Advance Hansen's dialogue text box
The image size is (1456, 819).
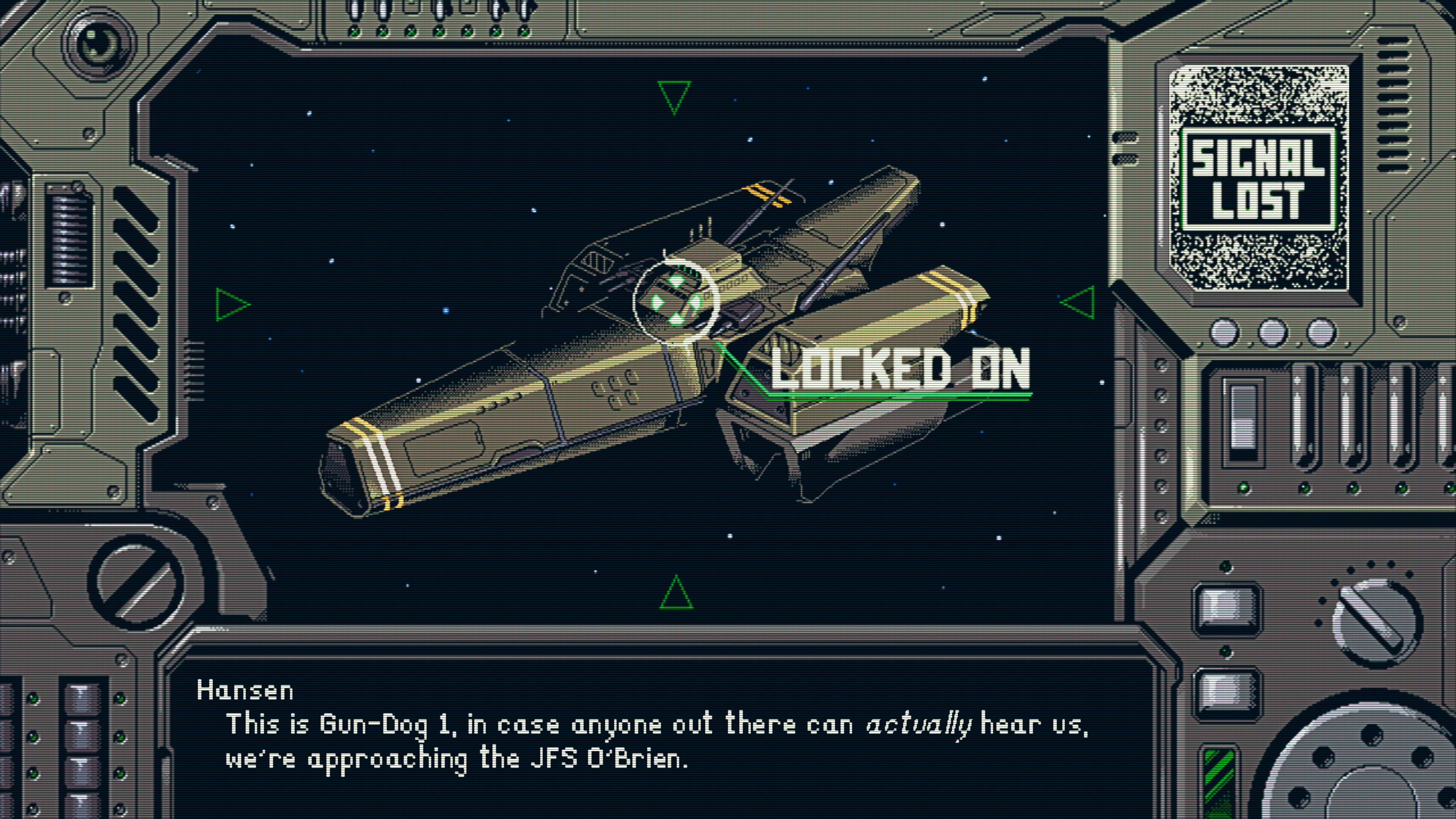[x=656, y=735]
